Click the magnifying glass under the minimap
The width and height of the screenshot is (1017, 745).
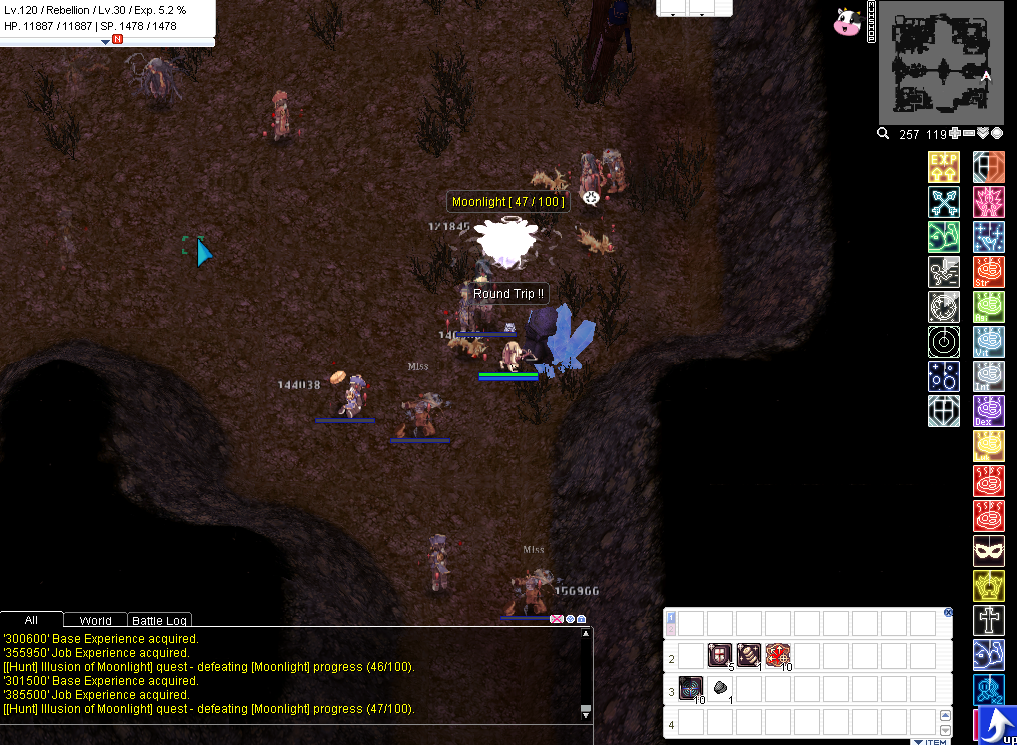click(883, 134)
